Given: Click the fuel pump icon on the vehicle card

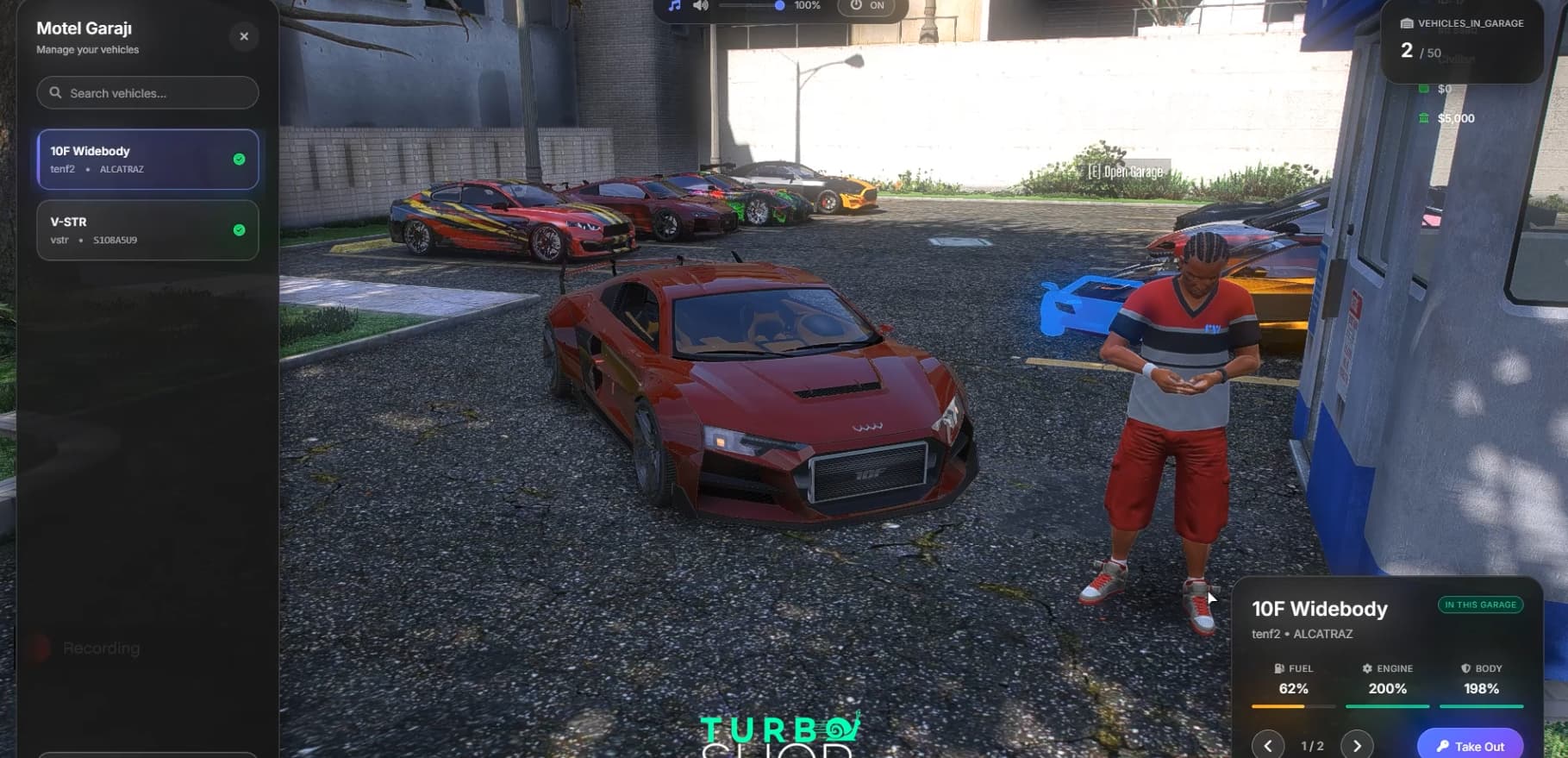Looking at the screenshot, I should pos(1278,668).
